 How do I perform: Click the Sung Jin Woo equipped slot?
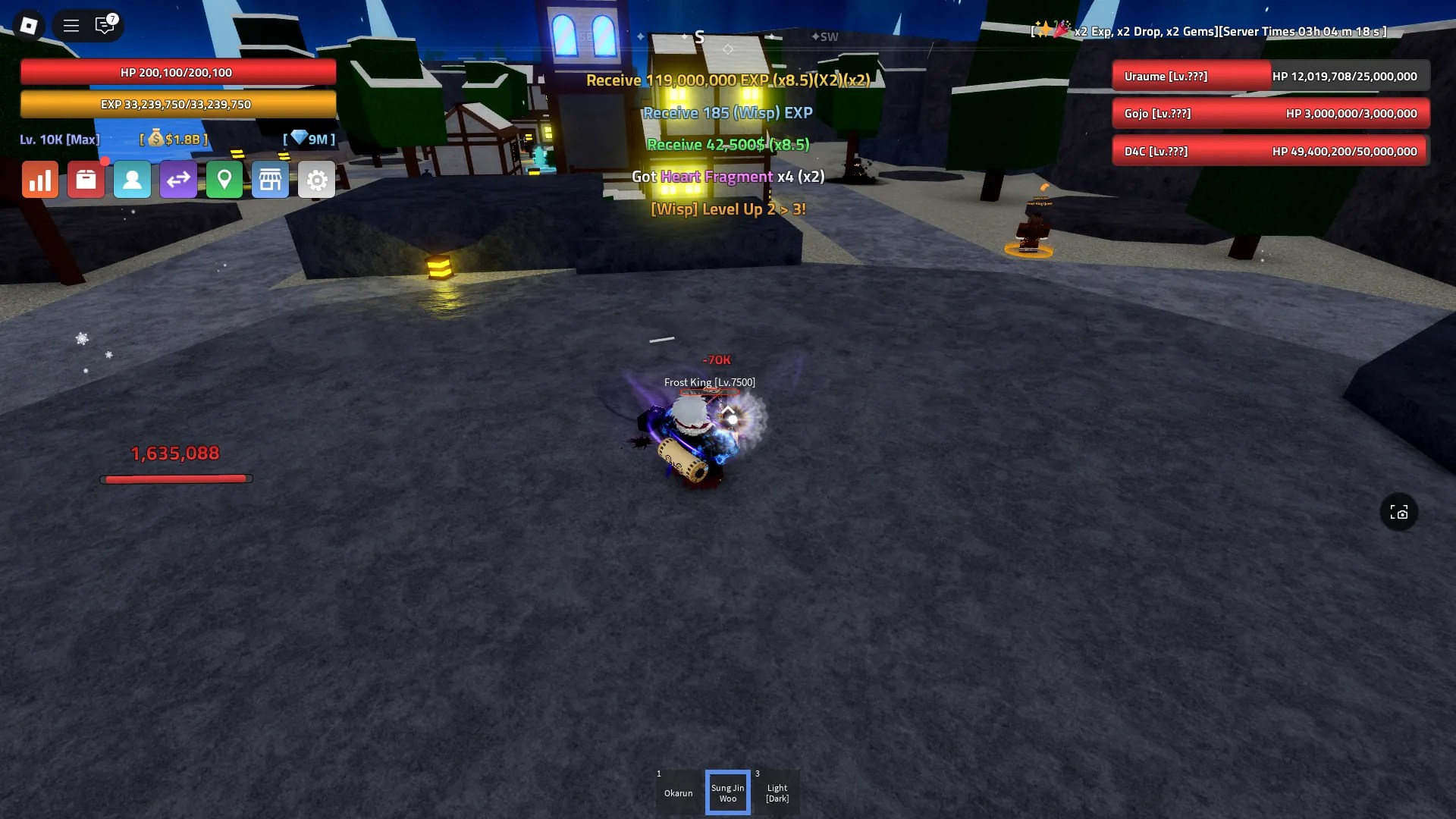coord(727,792)
